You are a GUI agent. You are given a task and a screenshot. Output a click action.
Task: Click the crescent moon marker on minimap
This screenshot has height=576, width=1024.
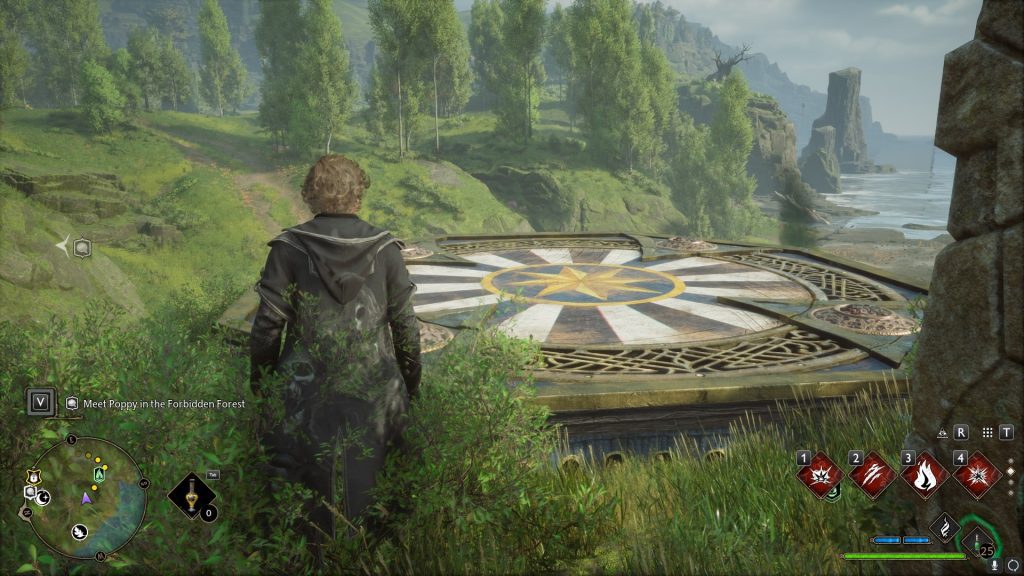[x=43, y=497]
